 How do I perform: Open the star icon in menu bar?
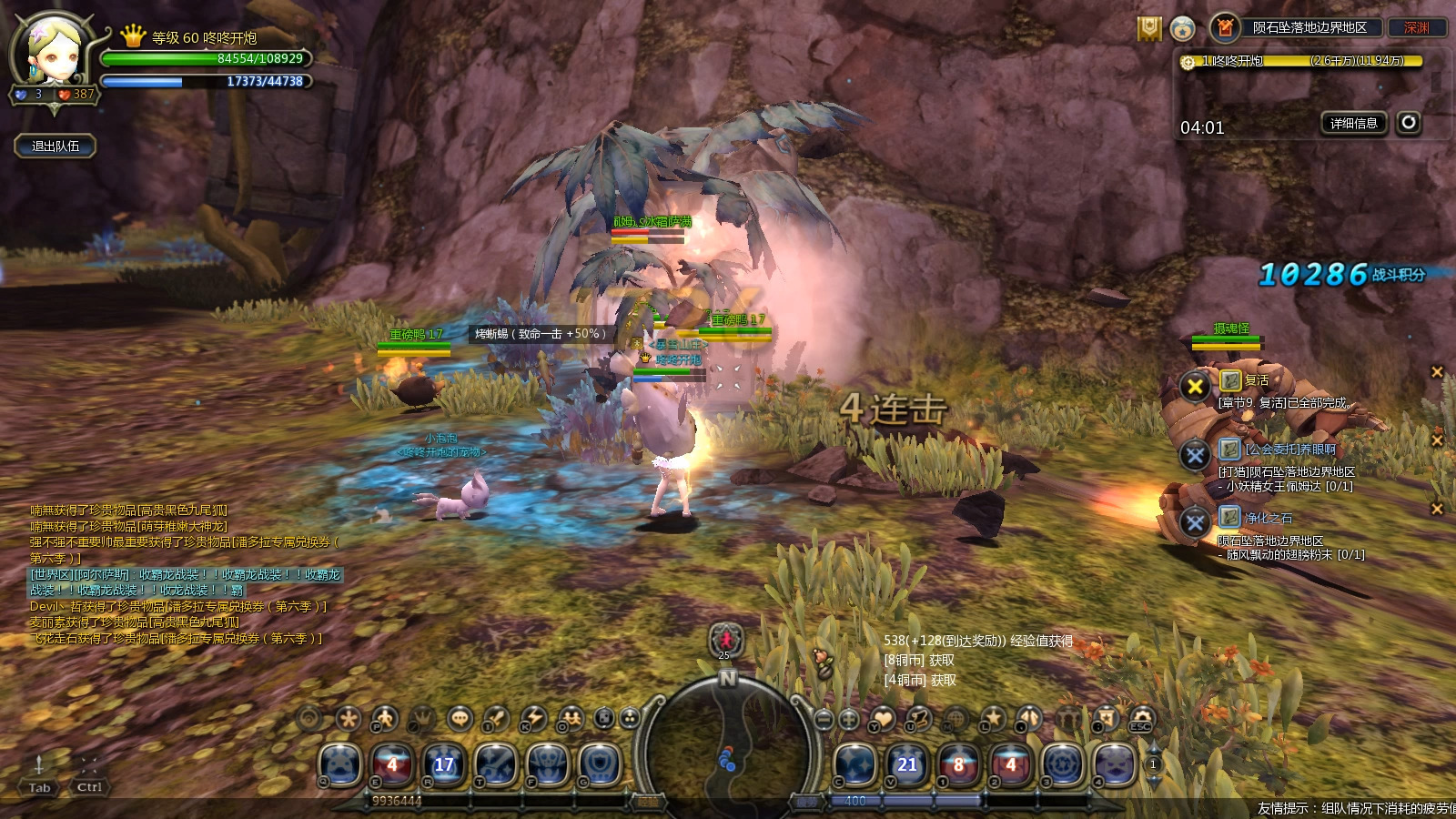click(993, 719)
